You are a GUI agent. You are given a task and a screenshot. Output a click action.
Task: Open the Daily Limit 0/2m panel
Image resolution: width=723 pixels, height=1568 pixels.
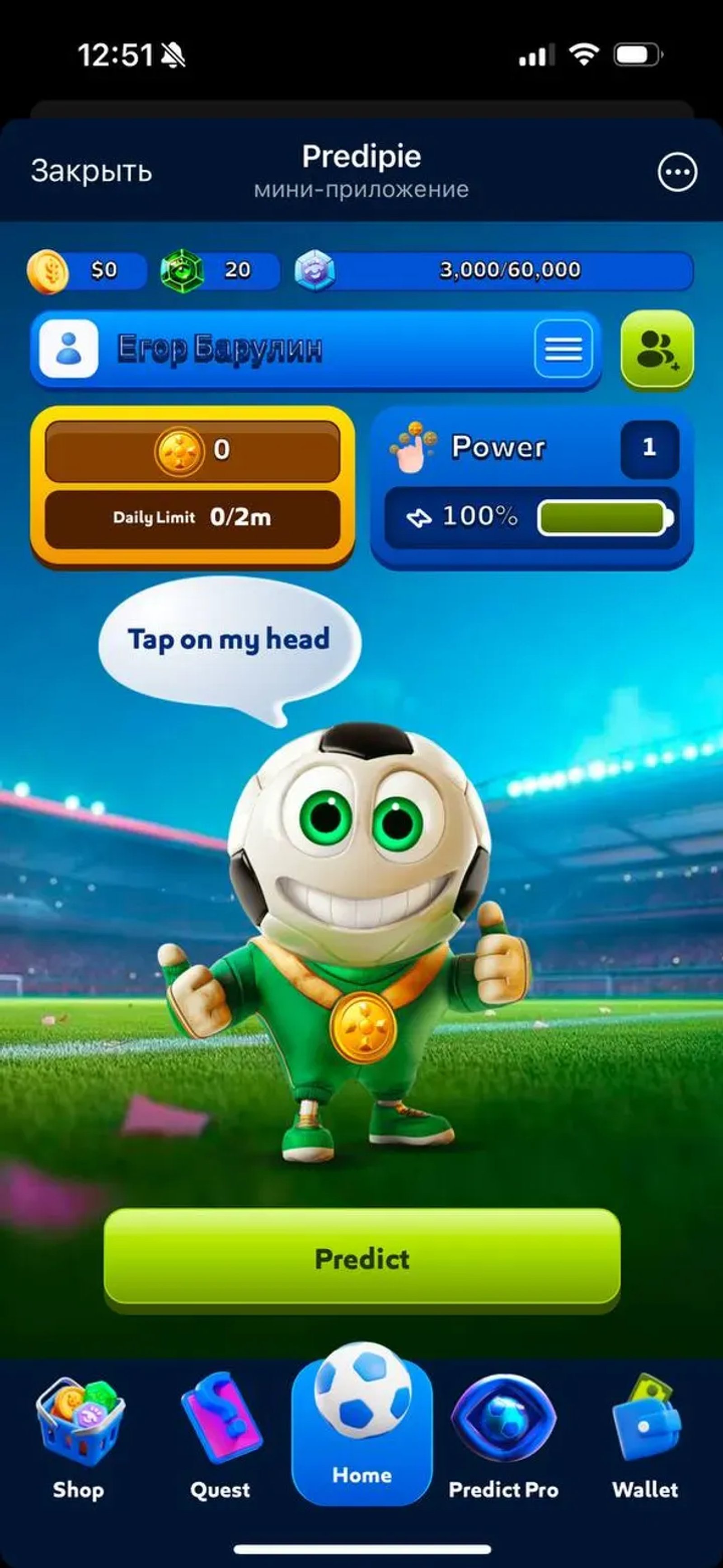(x=195, y=517)
